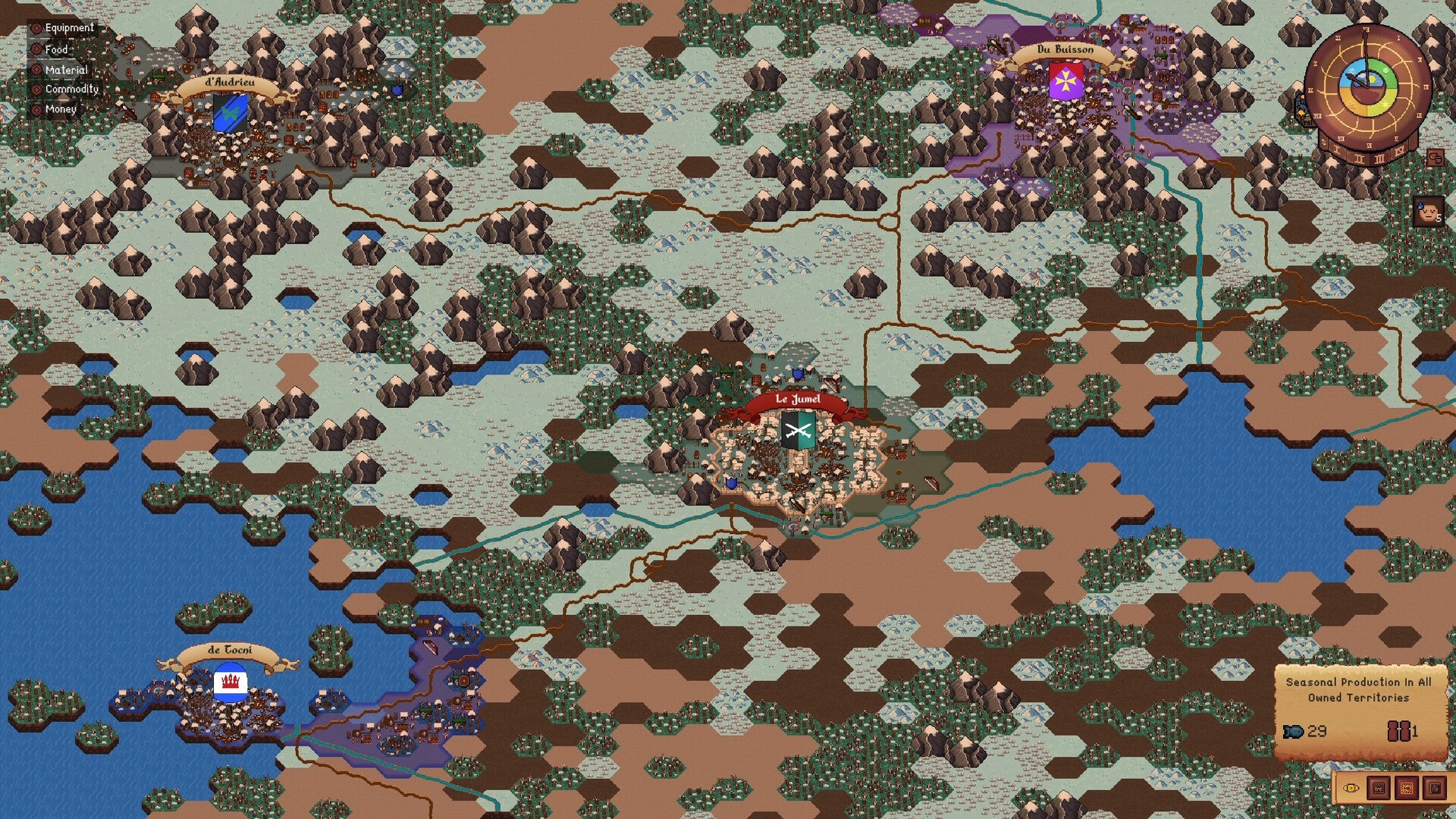Open the terrain map button in bottom toolbar

click(x=1407, y=787)
